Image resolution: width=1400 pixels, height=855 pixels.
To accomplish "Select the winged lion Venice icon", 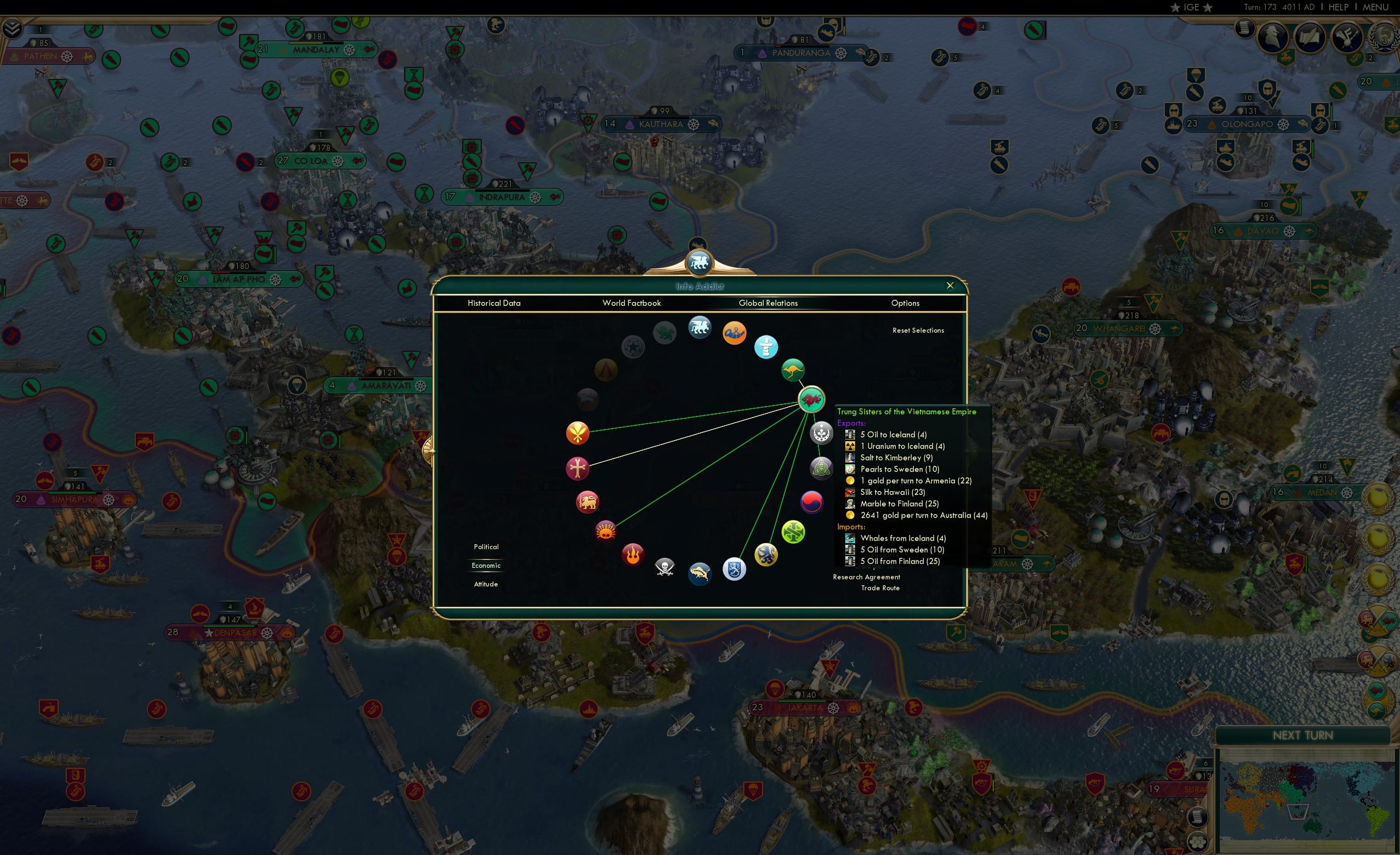I will [x=699, y=327].
